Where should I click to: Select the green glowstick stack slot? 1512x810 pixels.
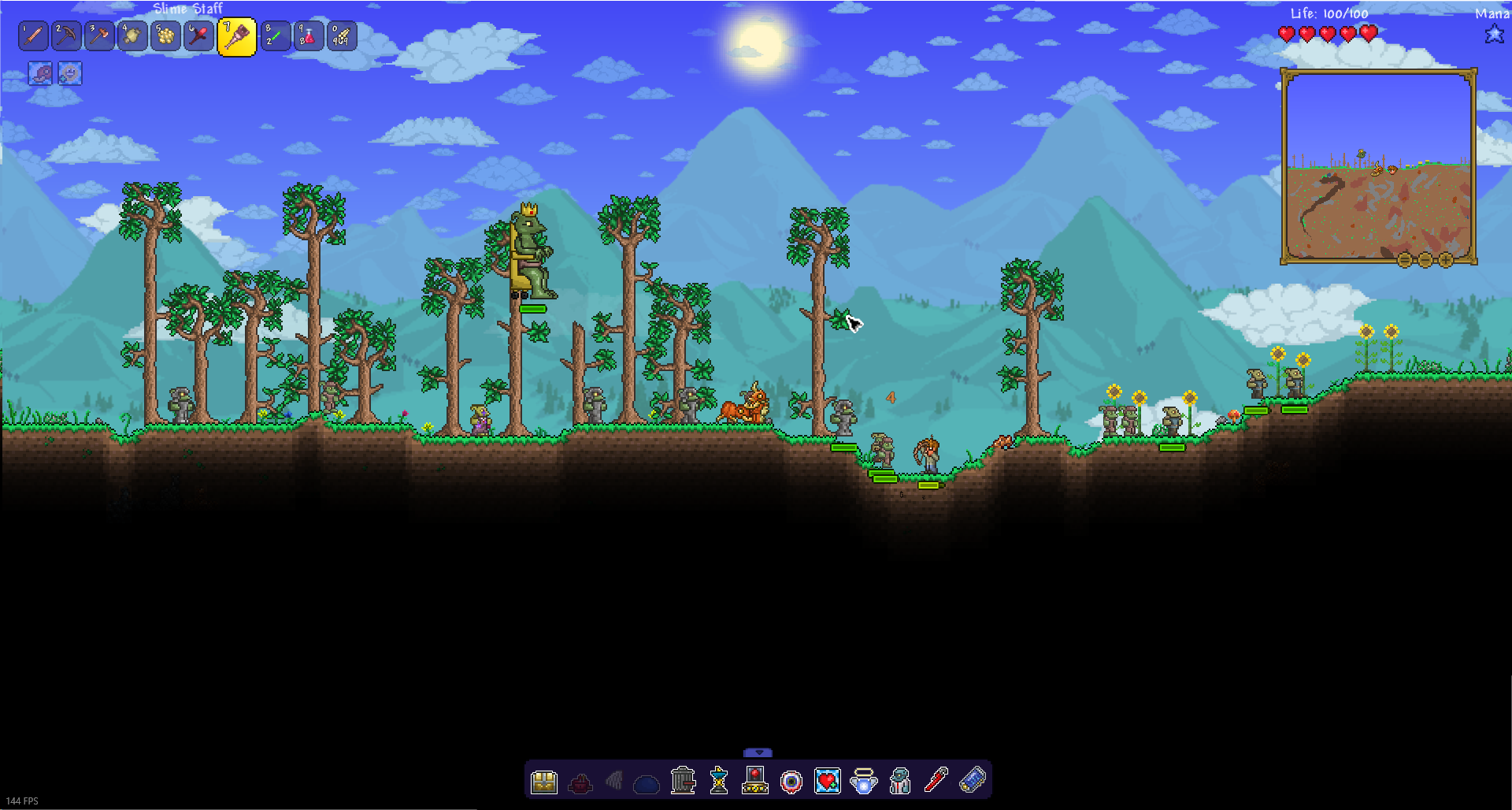pyautogui.click(x=275, y=36)
